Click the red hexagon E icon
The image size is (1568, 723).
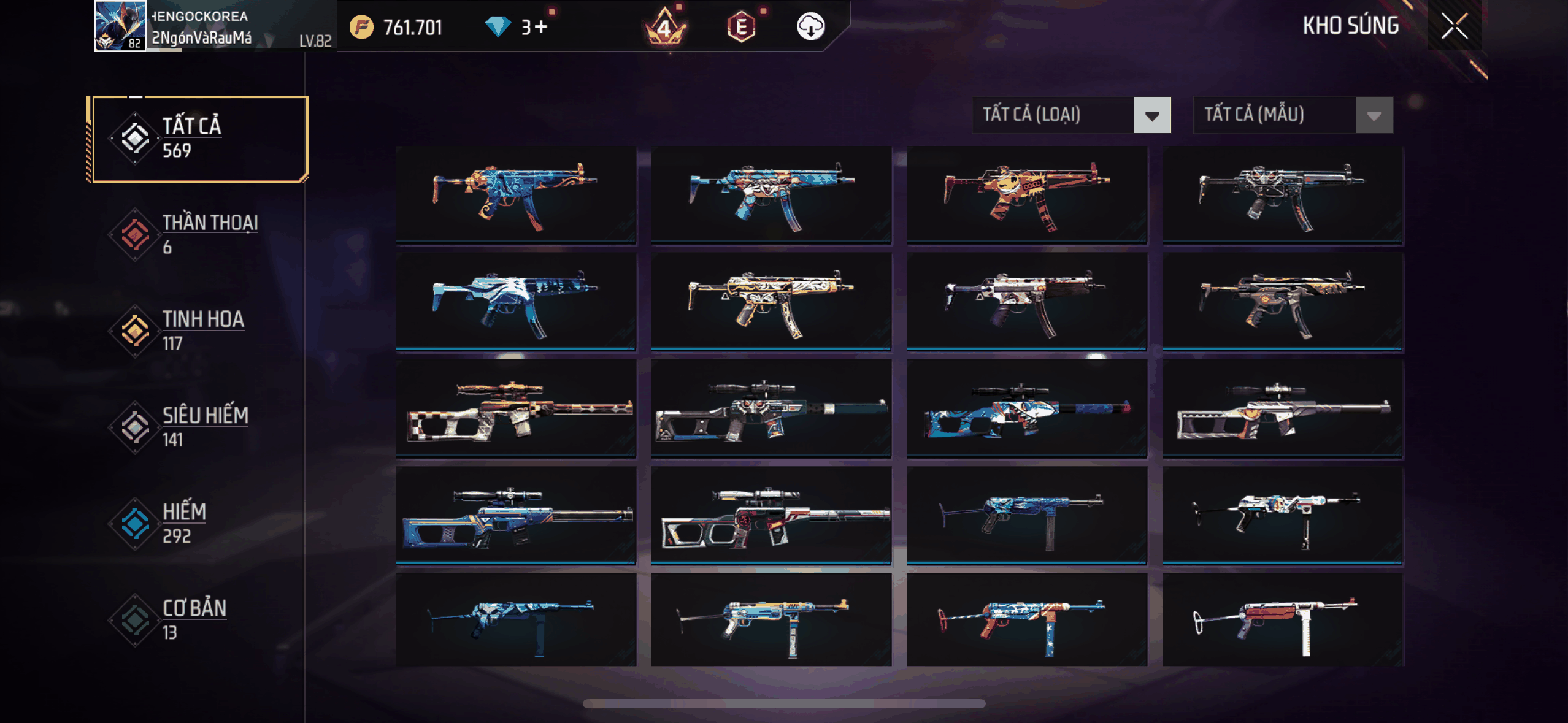click(x=741, y=27)
